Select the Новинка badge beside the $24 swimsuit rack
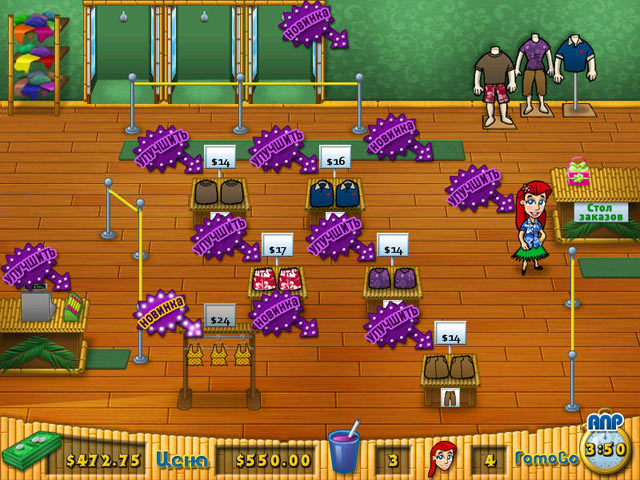The height and width of the screenshot is (480, 640). [x=162, y=311]
